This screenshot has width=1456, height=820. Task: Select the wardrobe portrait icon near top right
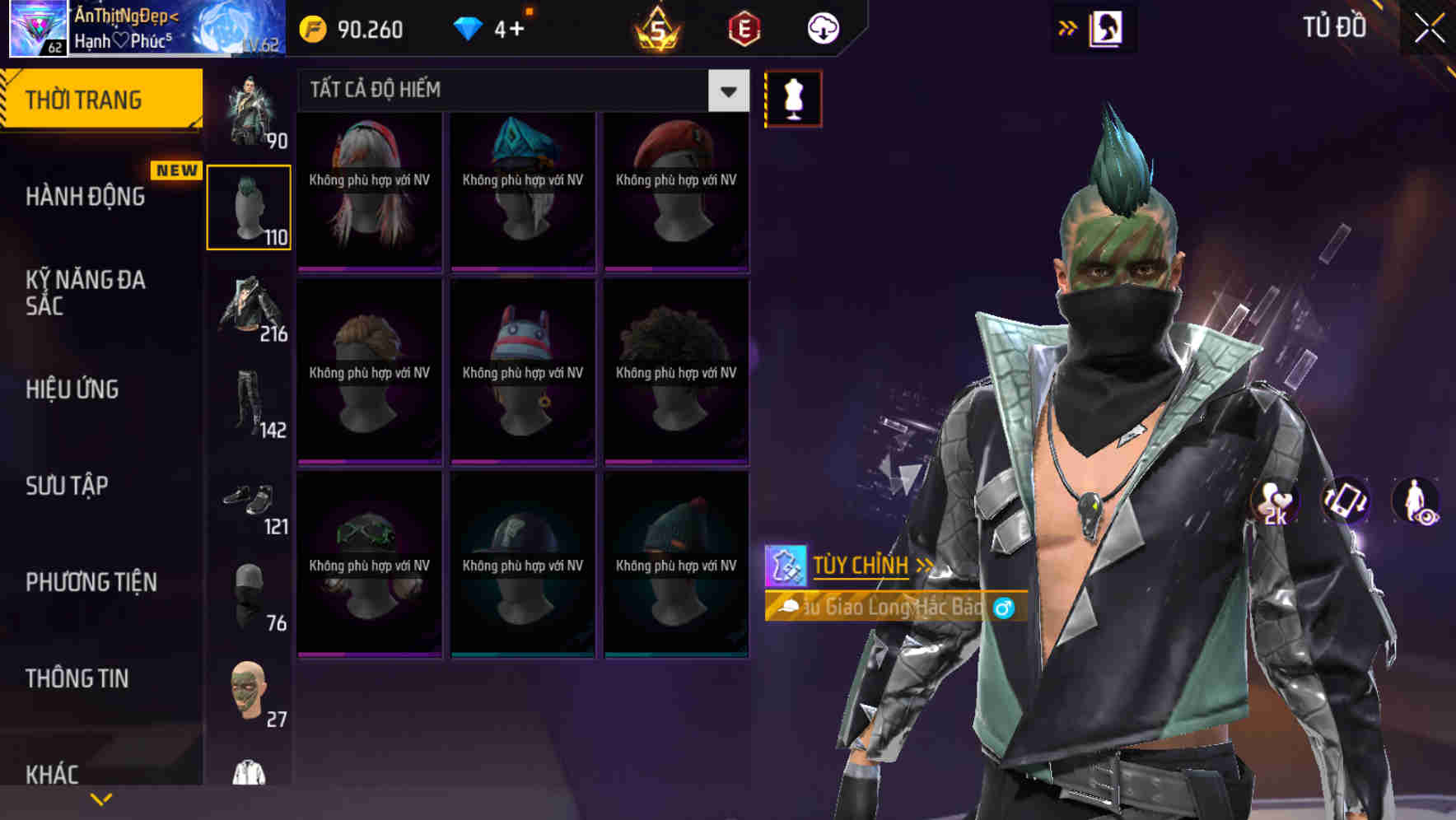pyautogui.click(x=1108, y=27)
